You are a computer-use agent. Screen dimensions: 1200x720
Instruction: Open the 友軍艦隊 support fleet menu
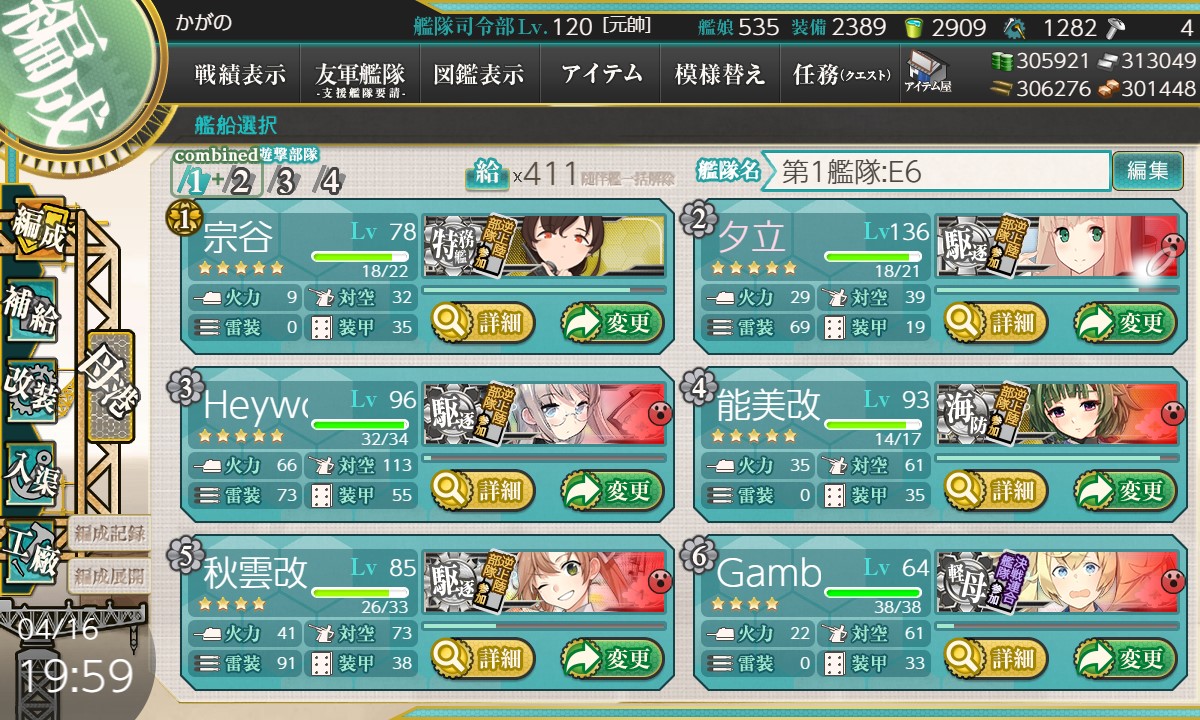point(360,75)
